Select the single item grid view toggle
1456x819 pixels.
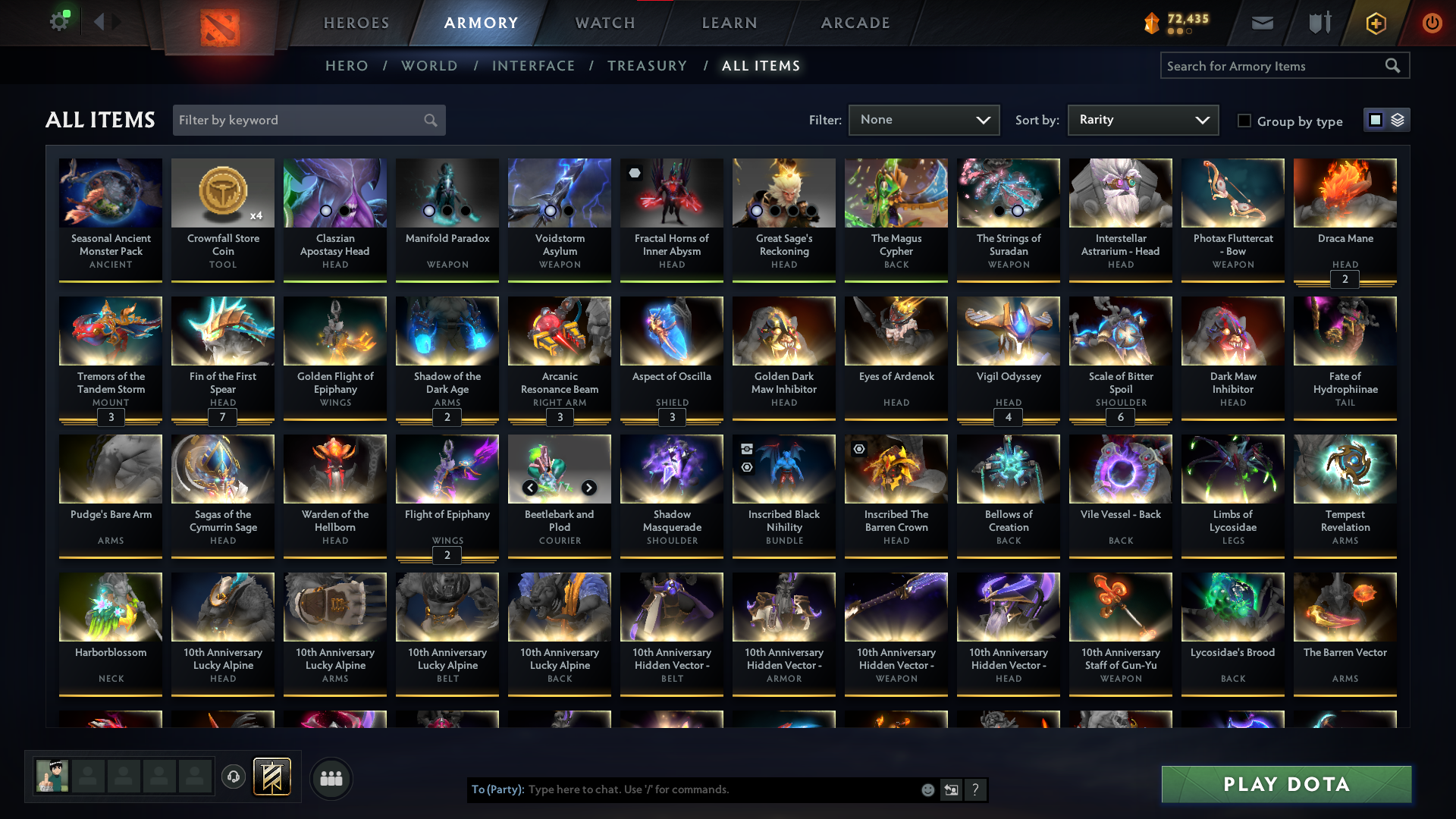1375,120
